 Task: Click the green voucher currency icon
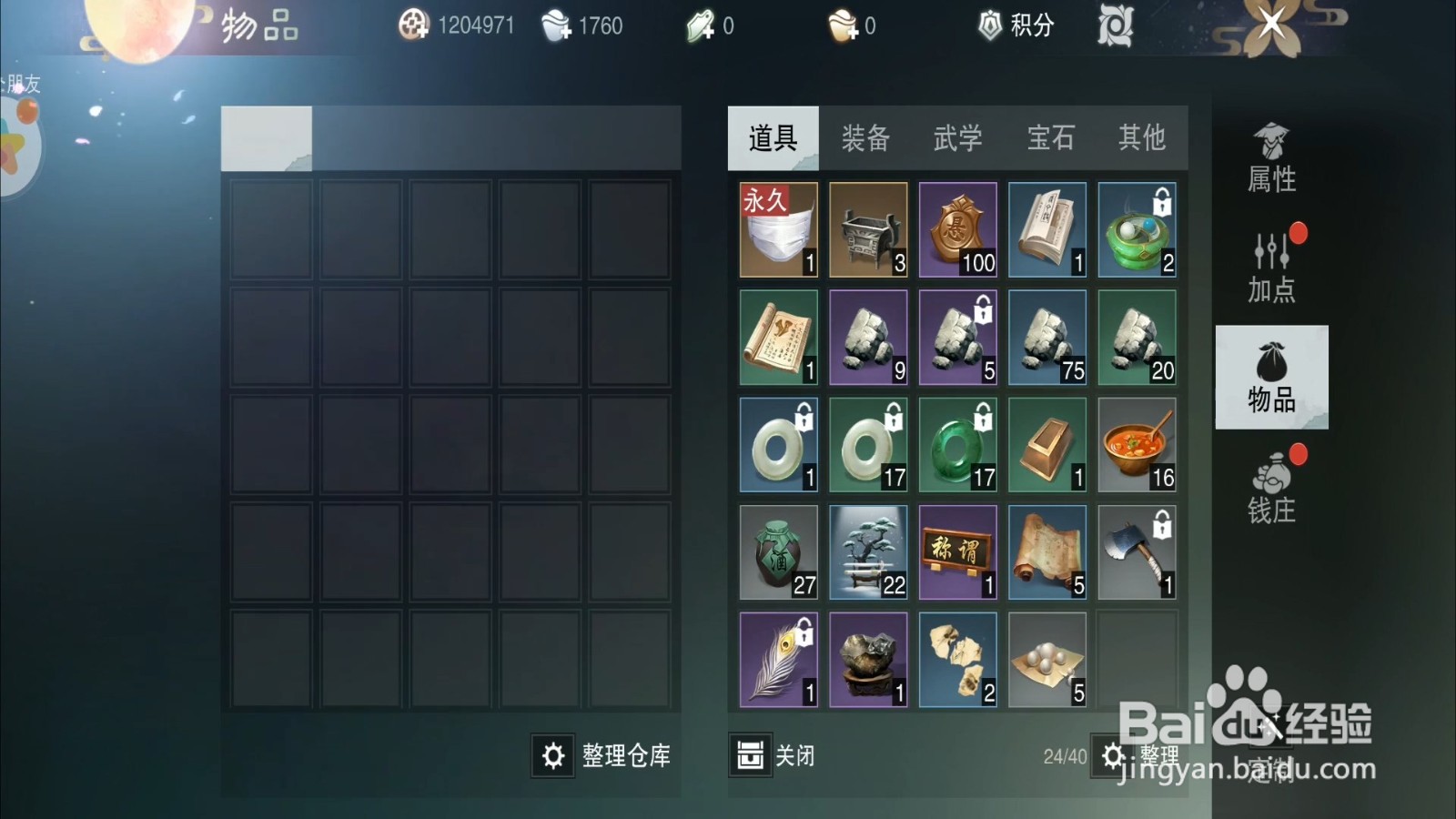[x=701, y=25]
